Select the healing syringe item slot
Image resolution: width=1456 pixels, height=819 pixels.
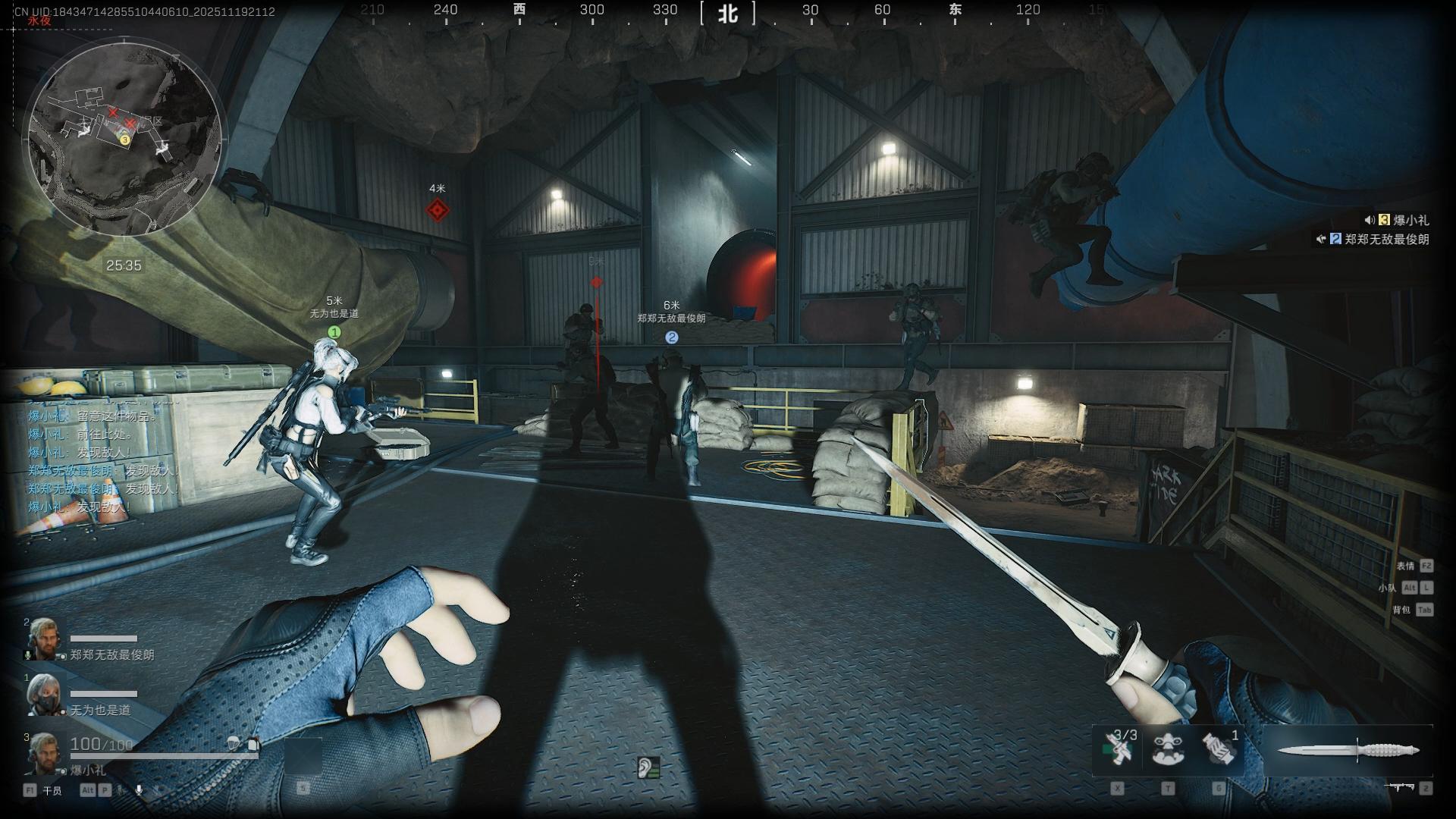[x=1119, y=748]
